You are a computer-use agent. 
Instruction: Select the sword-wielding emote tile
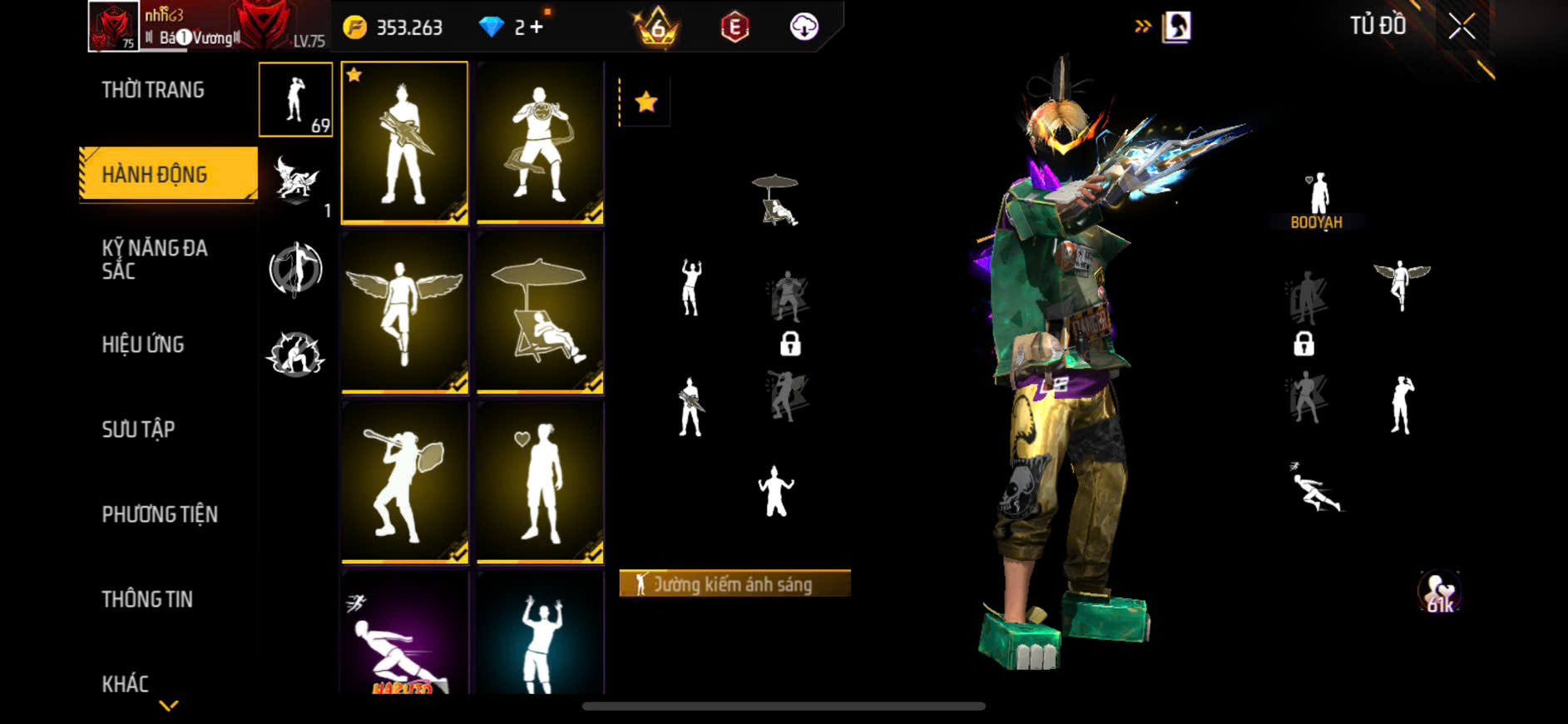(404, 142)
